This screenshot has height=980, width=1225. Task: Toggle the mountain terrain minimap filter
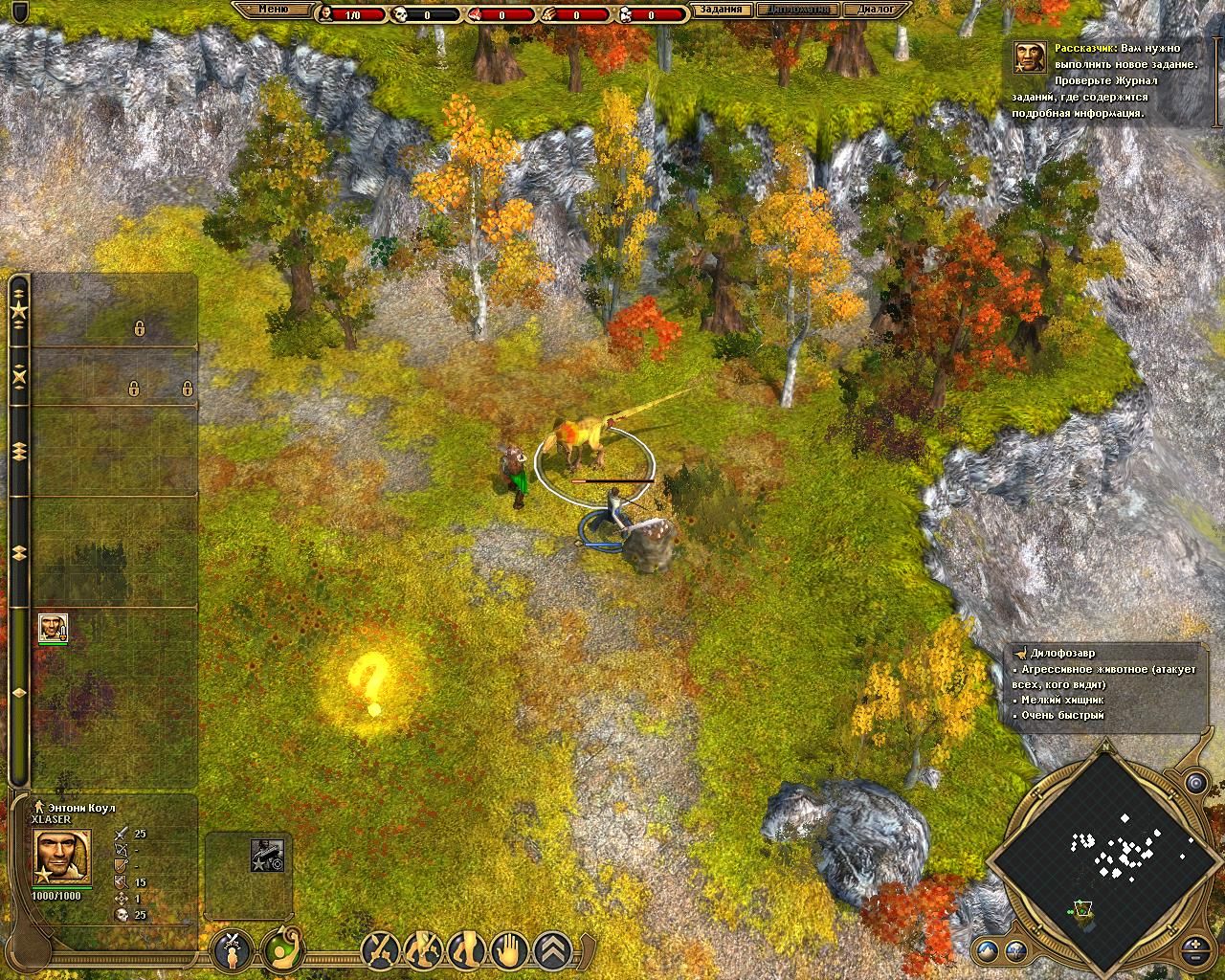[x=987, y=951]
